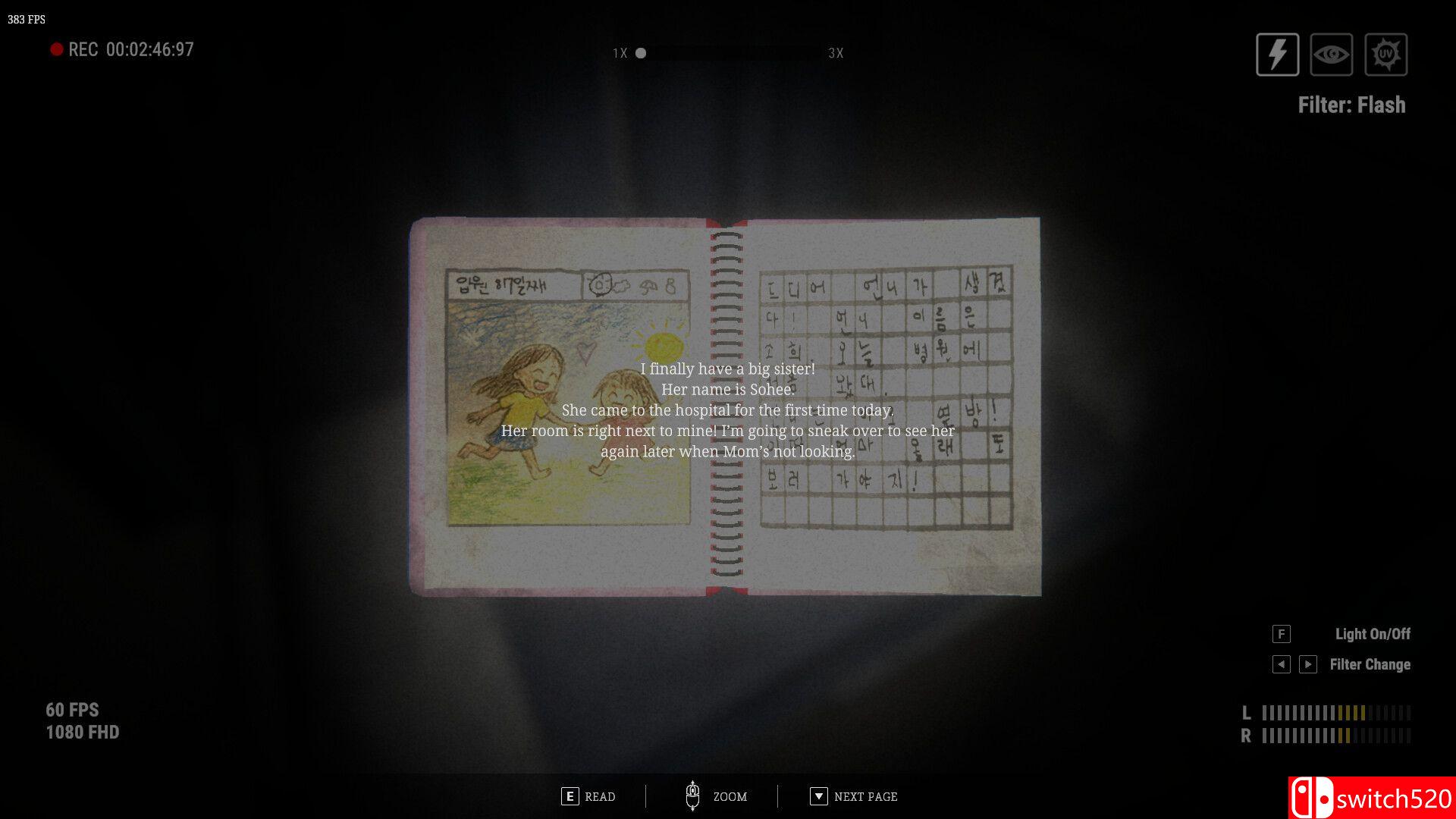Click the right arrow for Filter Change
1456x819 pixels.
[x=1307, y=664]
